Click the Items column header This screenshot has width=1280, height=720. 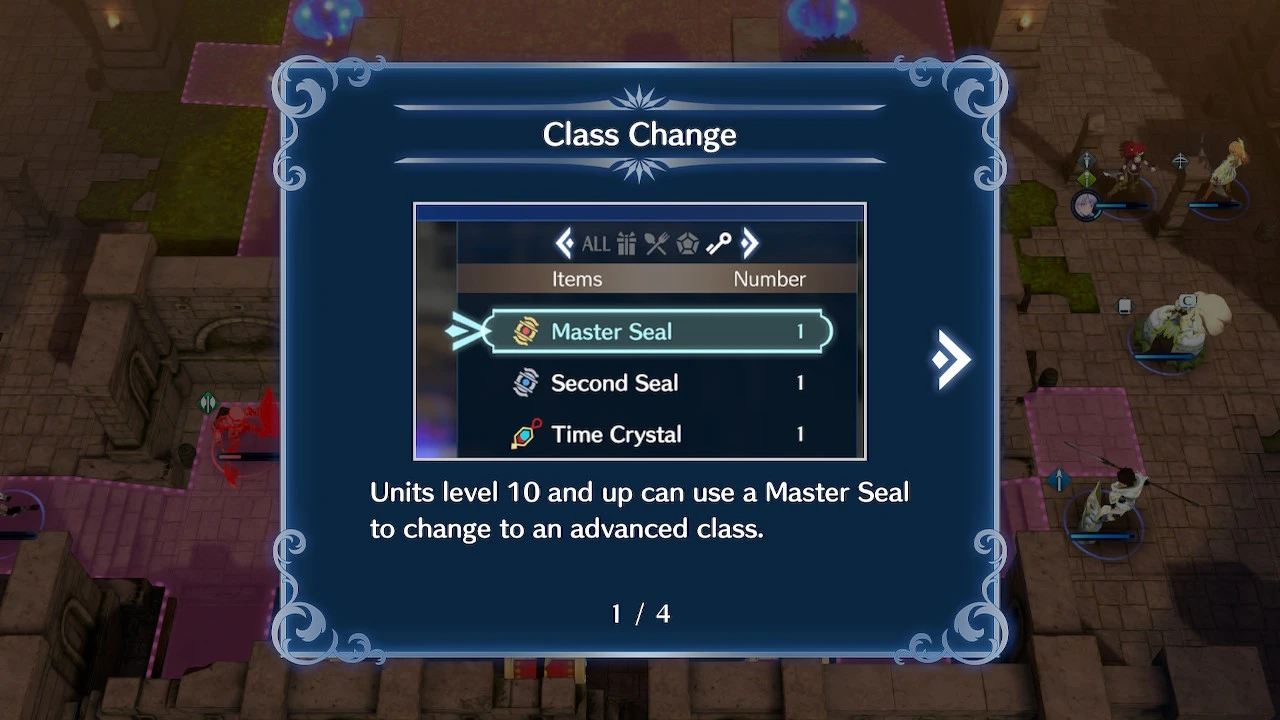(577, 279)
